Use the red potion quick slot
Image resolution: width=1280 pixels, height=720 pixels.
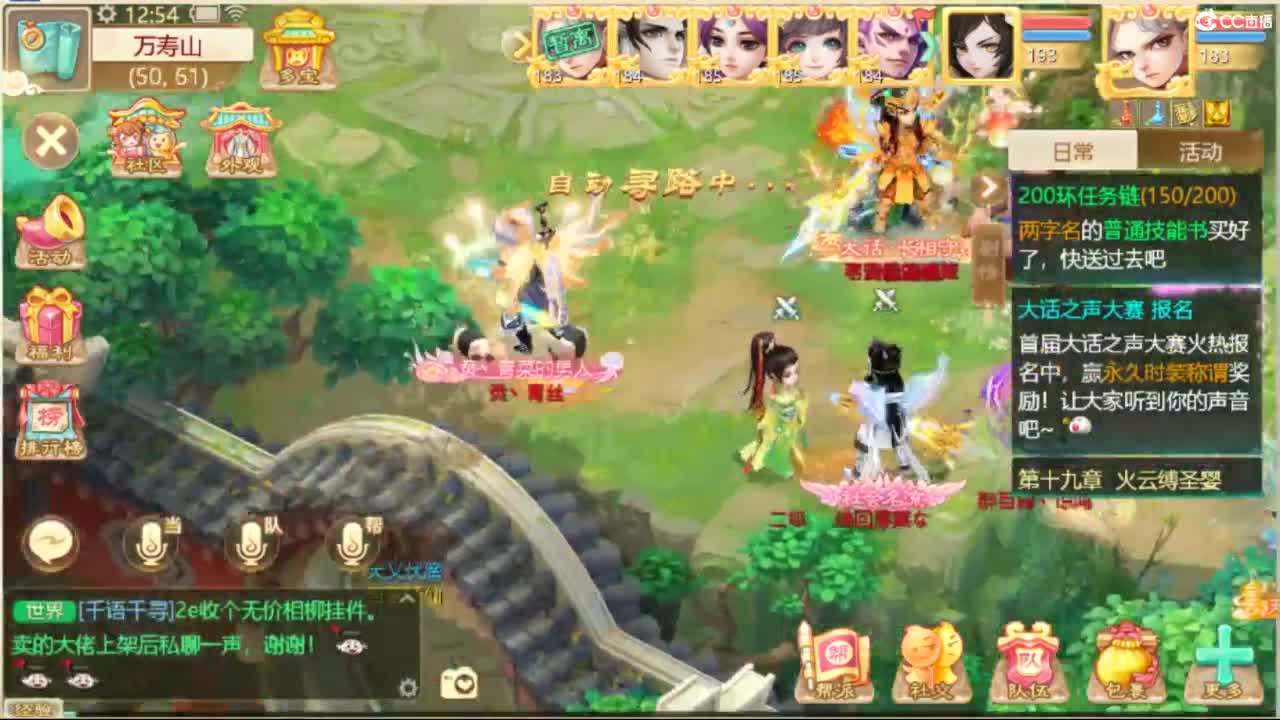point(1124,112)
